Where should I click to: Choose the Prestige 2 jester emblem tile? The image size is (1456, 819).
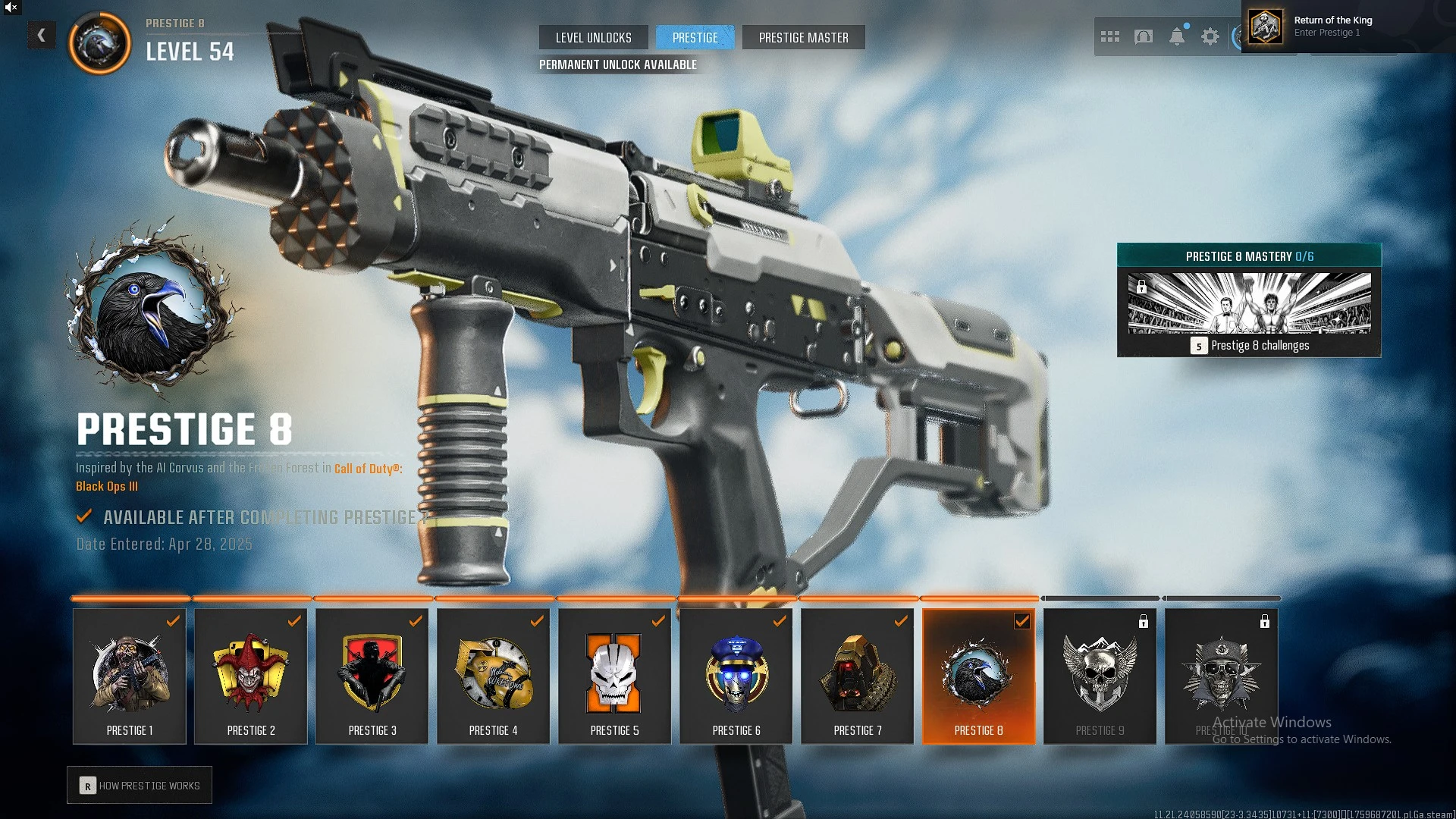click(x=251, y=676)
